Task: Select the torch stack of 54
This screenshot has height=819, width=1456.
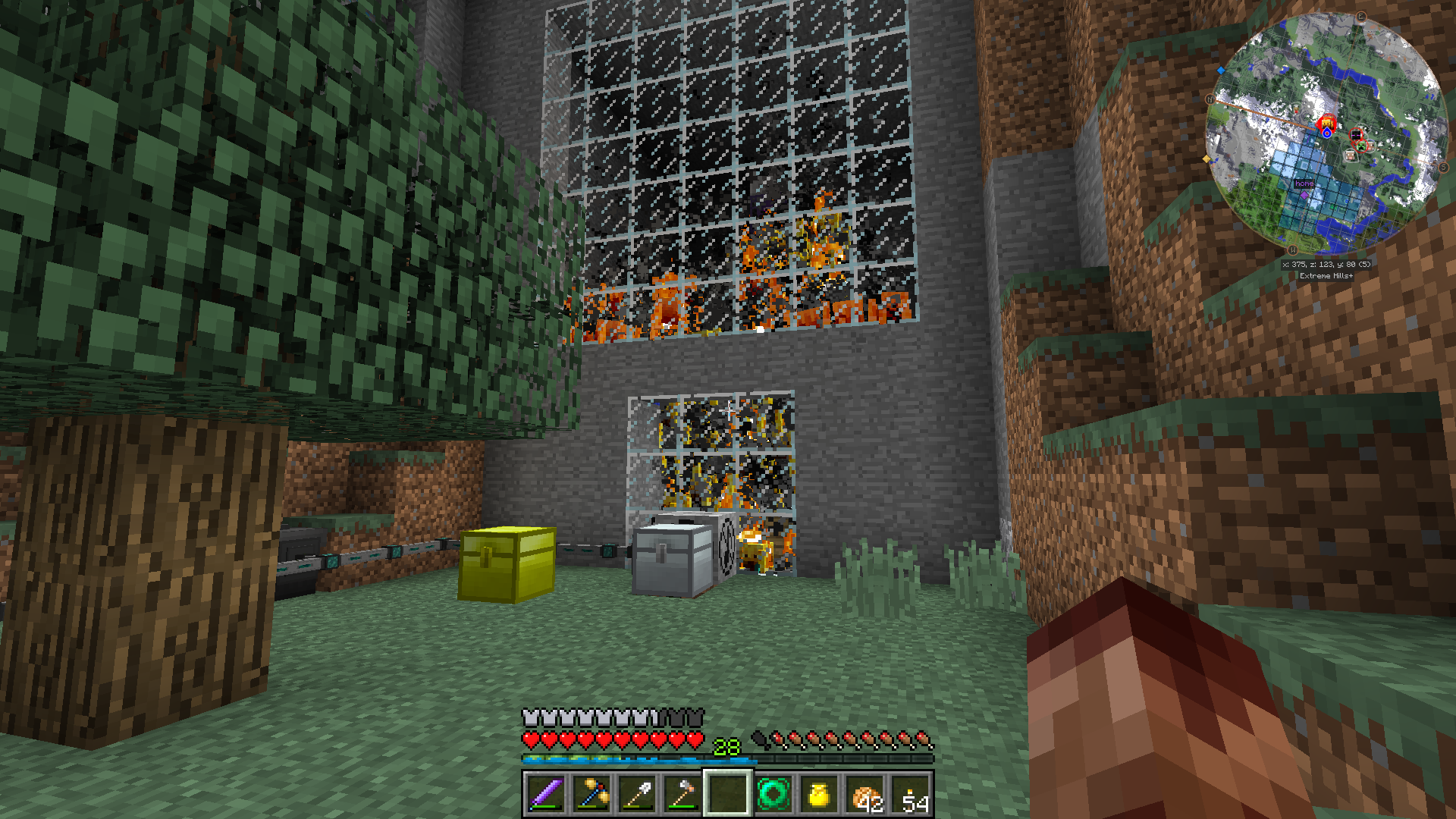Action: pos(911,794)
